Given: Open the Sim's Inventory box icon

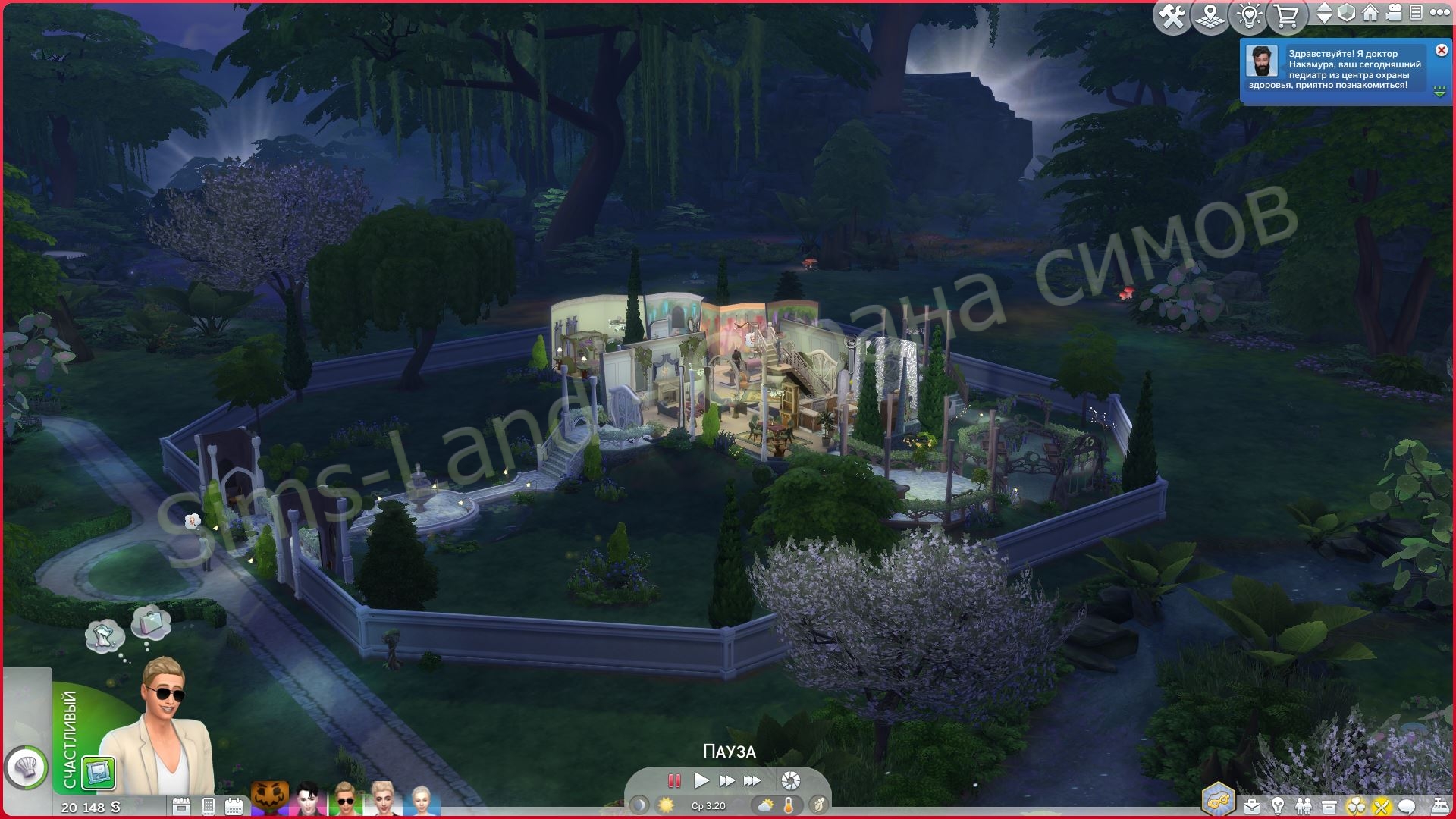Looking at the screenshot, I should [1329, 802].
